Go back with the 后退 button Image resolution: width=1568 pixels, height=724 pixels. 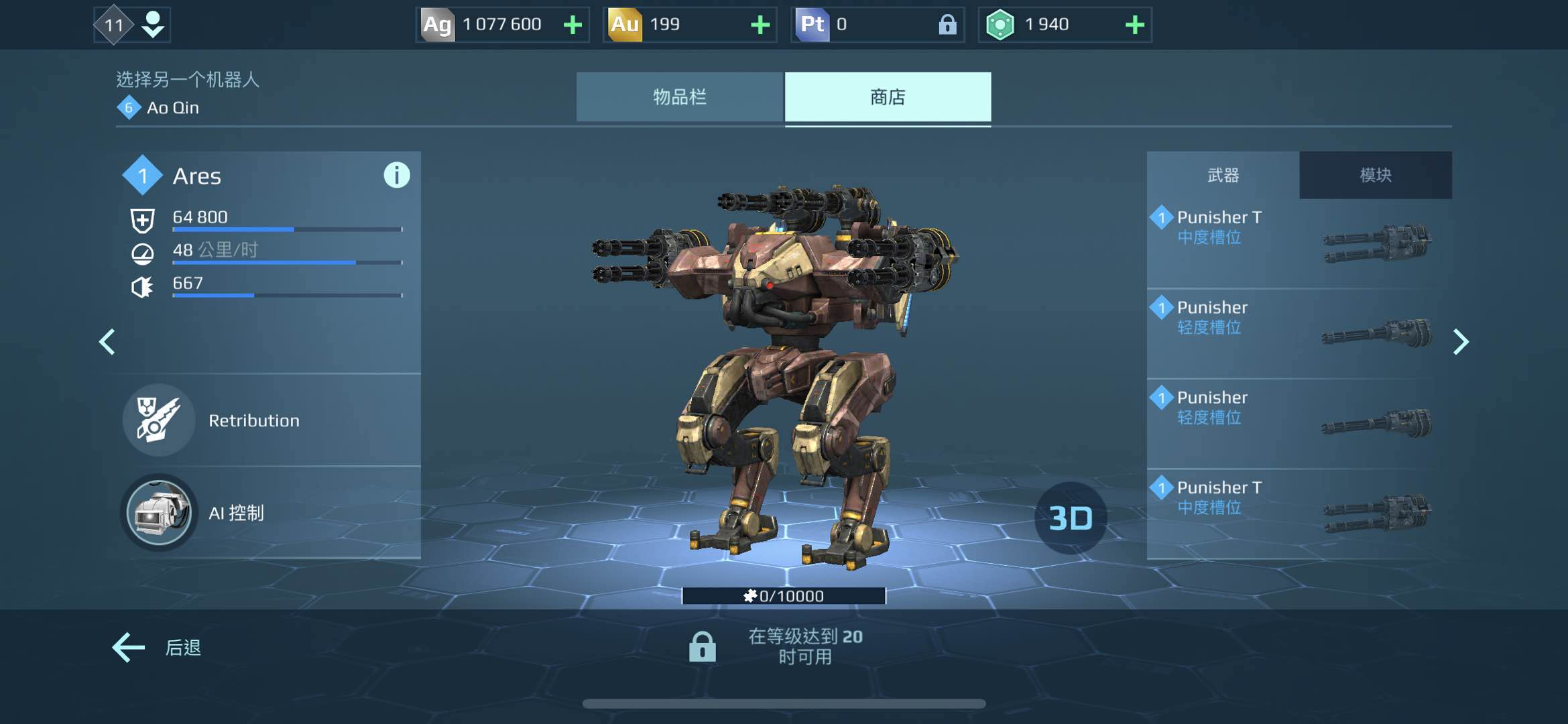(158, 648)
